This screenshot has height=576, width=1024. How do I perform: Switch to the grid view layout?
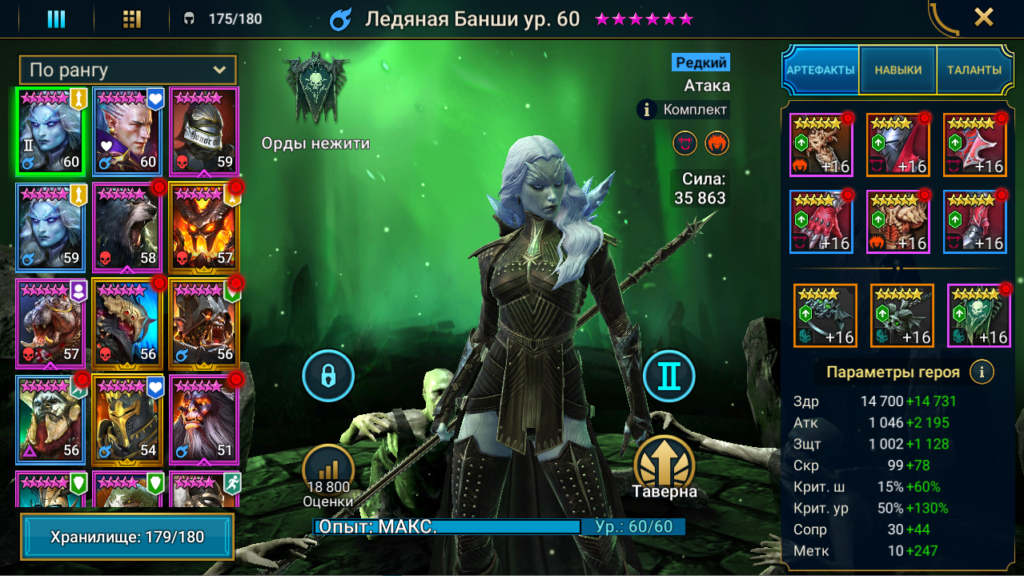tap(131, 18)
